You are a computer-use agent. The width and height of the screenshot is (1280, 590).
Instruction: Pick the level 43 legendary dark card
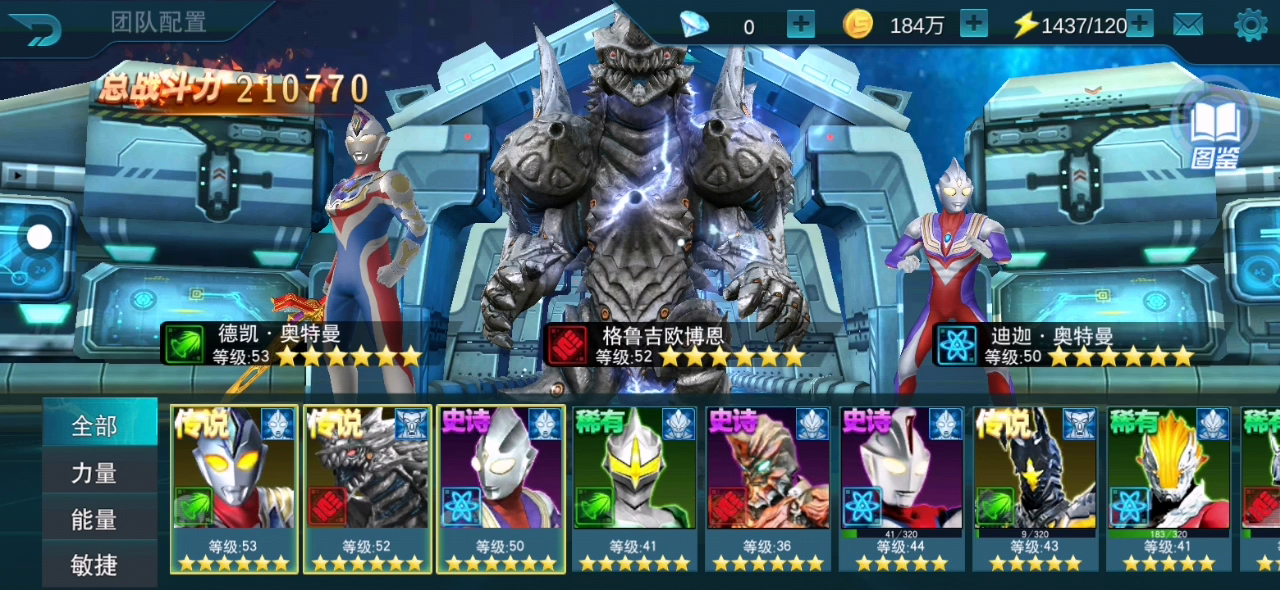1035,488
